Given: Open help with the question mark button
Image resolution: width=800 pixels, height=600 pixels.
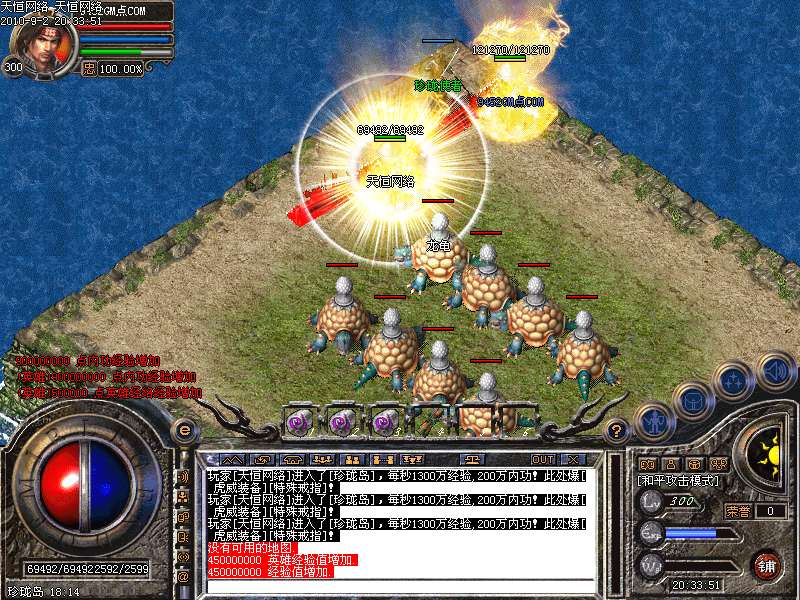Looking at the screenshot, I should point(618,431).
